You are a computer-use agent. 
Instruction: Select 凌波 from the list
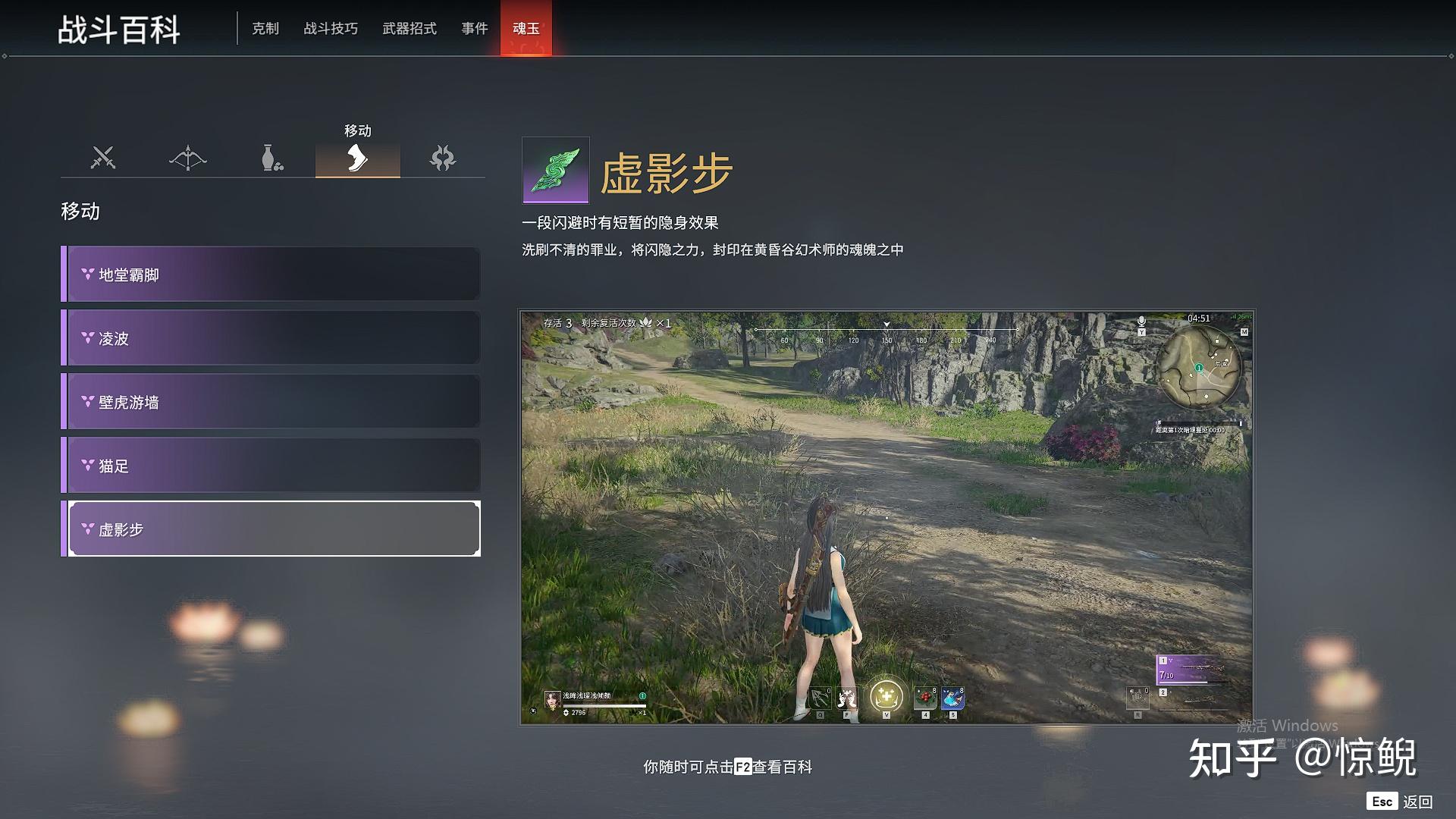point(271,338)
